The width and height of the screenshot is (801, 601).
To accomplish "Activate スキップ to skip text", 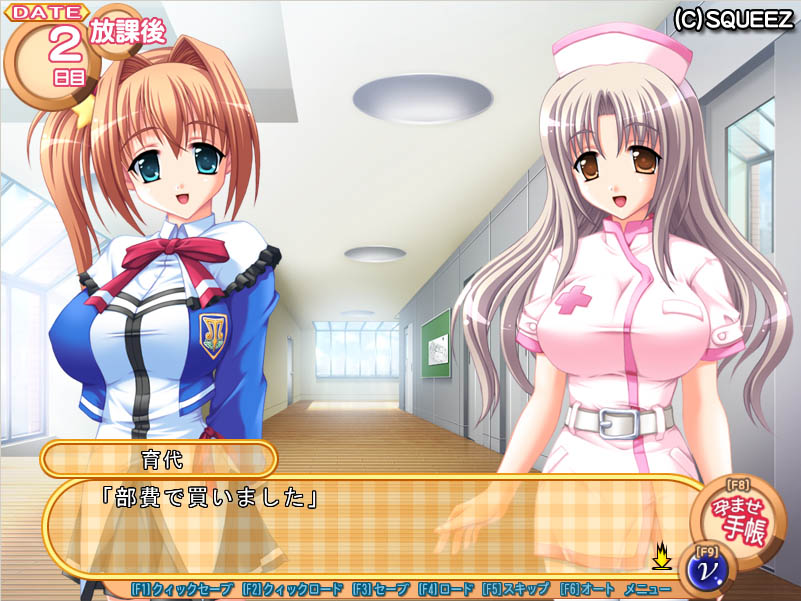I will click(515, 590).
